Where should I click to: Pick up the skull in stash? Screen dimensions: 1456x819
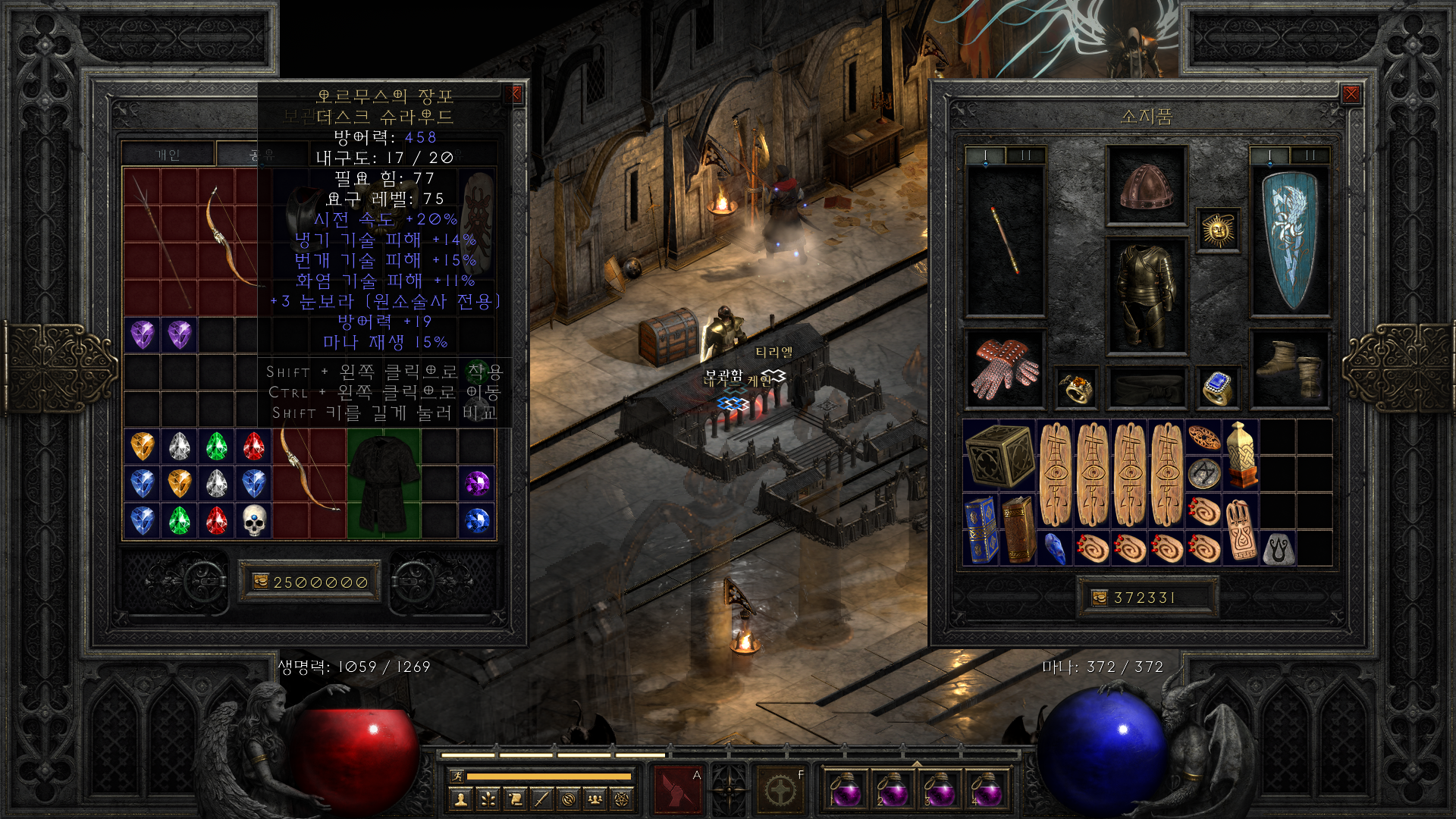click(254, 521)
